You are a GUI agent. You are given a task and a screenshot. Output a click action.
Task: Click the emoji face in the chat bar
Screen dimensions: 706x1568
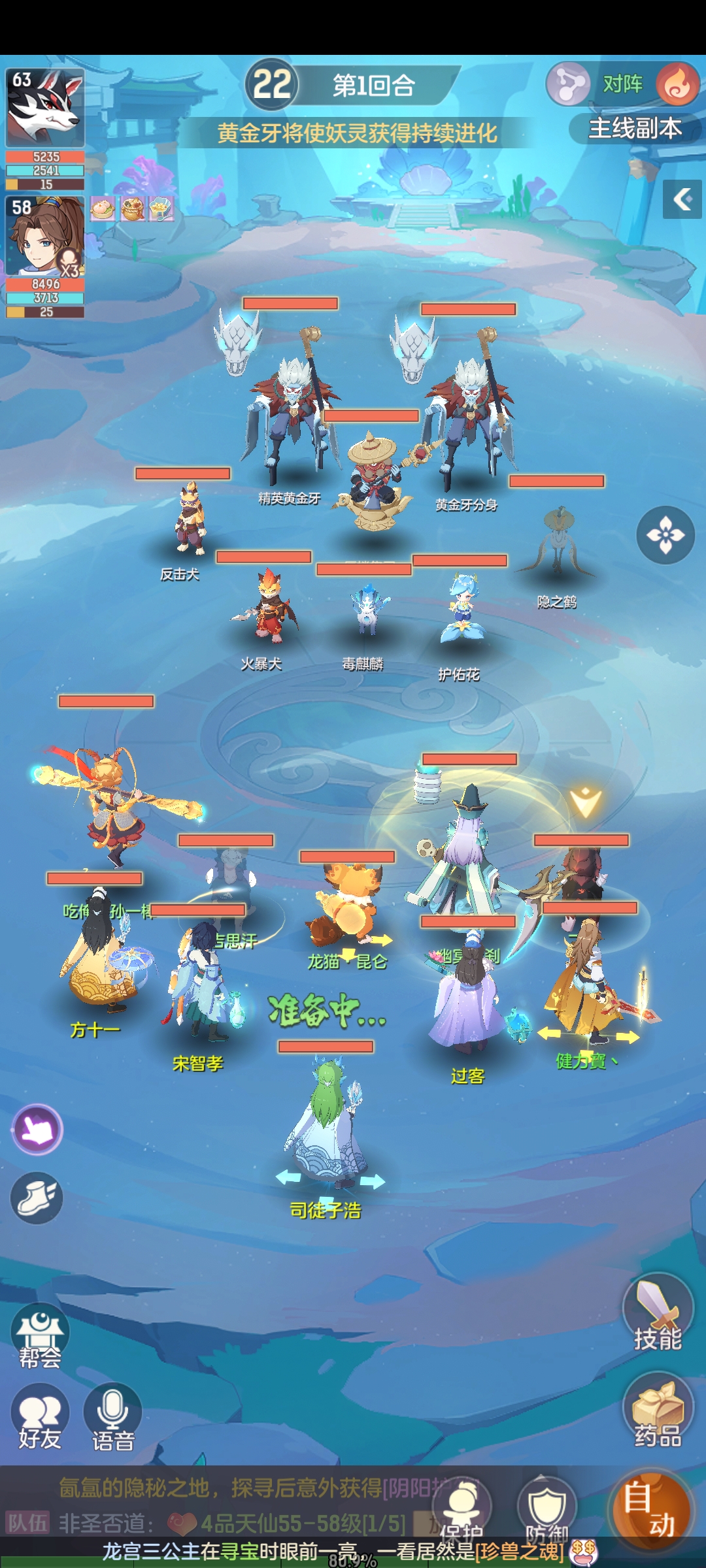(x=583, y=1552)
